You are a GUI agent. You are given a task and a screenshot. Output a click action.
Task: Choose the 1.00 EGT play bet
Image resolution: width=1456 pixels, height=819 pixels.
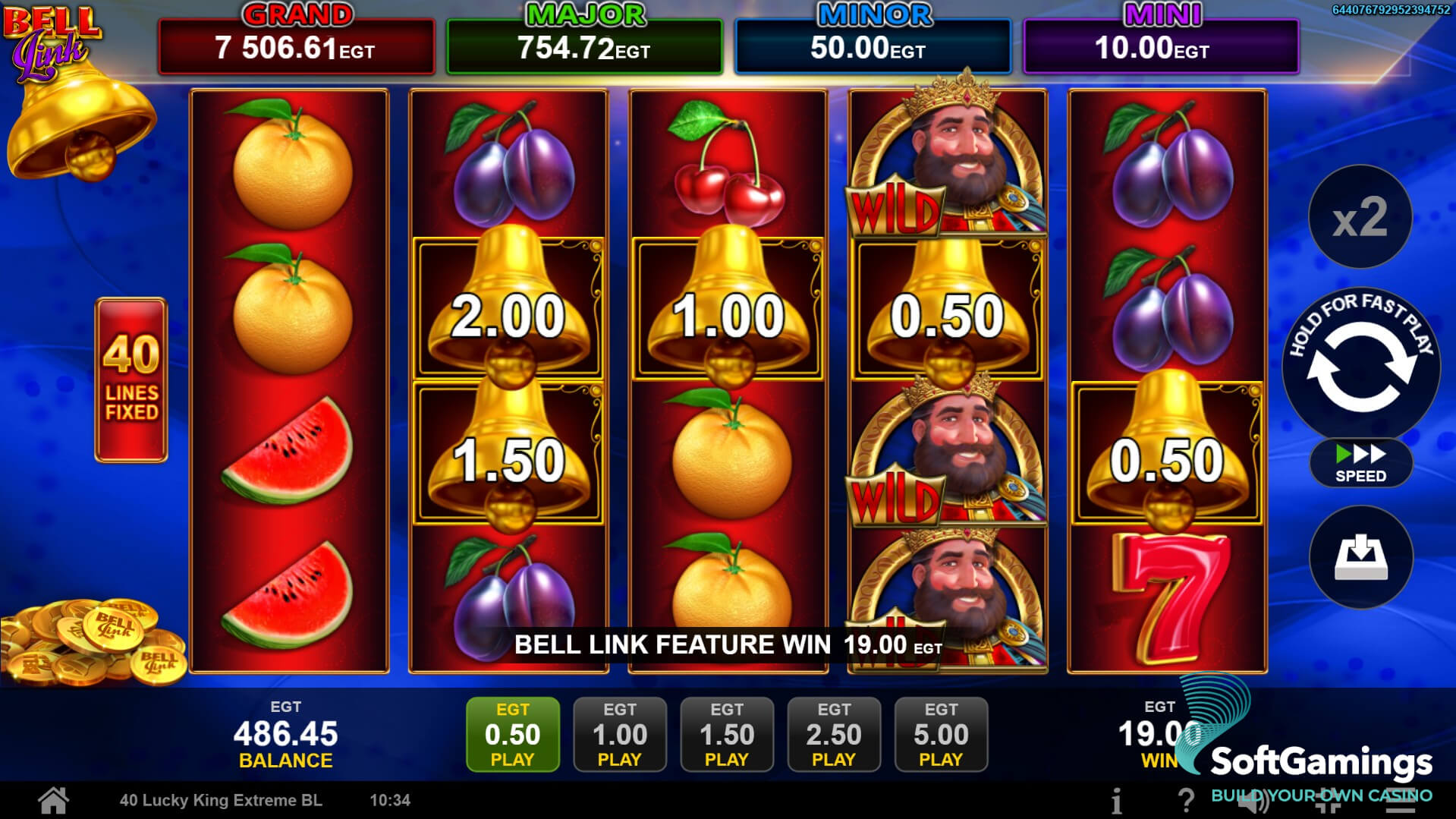click(620, 734)
